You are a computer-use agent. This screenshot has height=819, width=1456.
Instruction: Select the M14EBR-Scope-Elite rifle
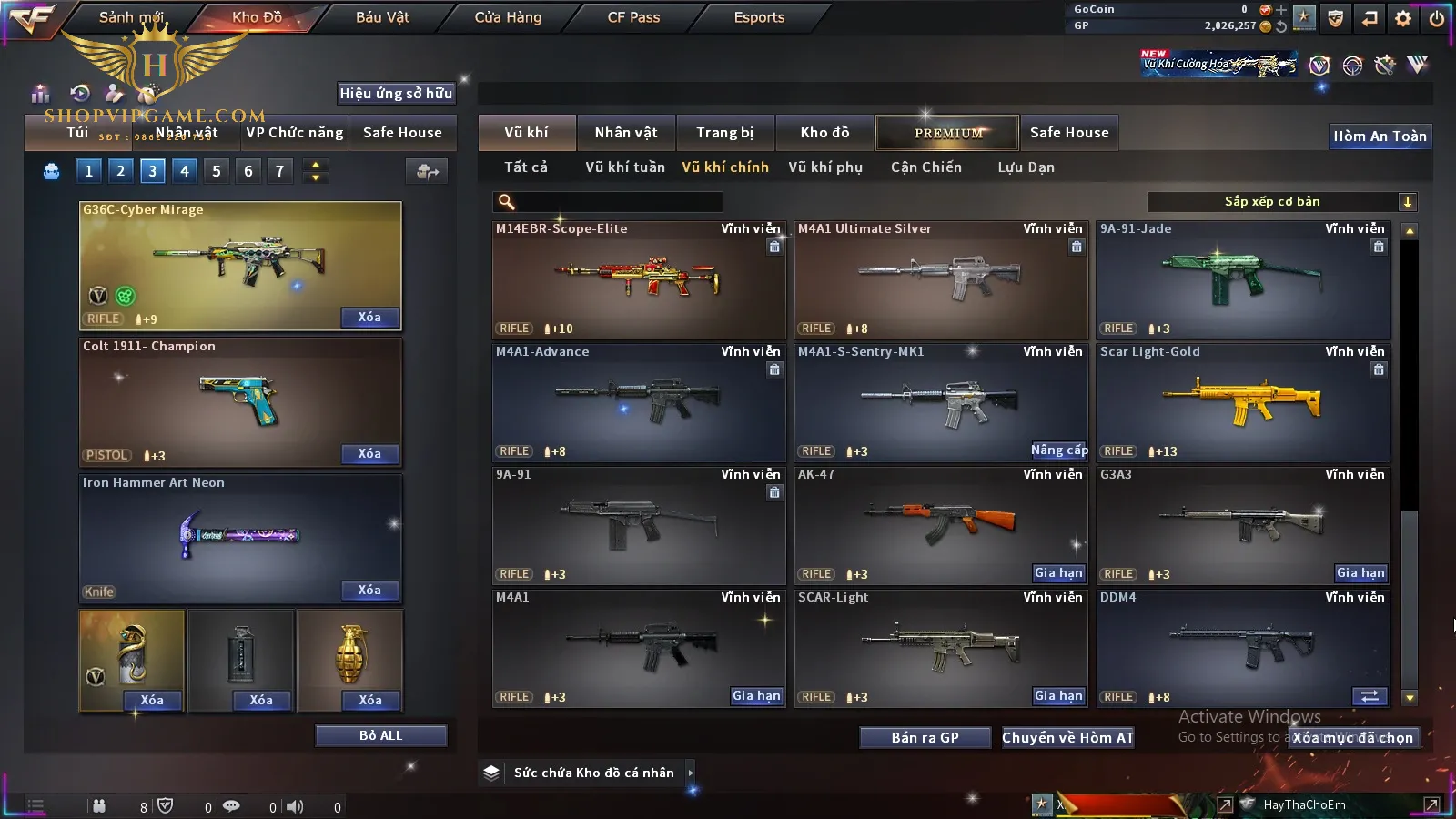tap(639, 279)
